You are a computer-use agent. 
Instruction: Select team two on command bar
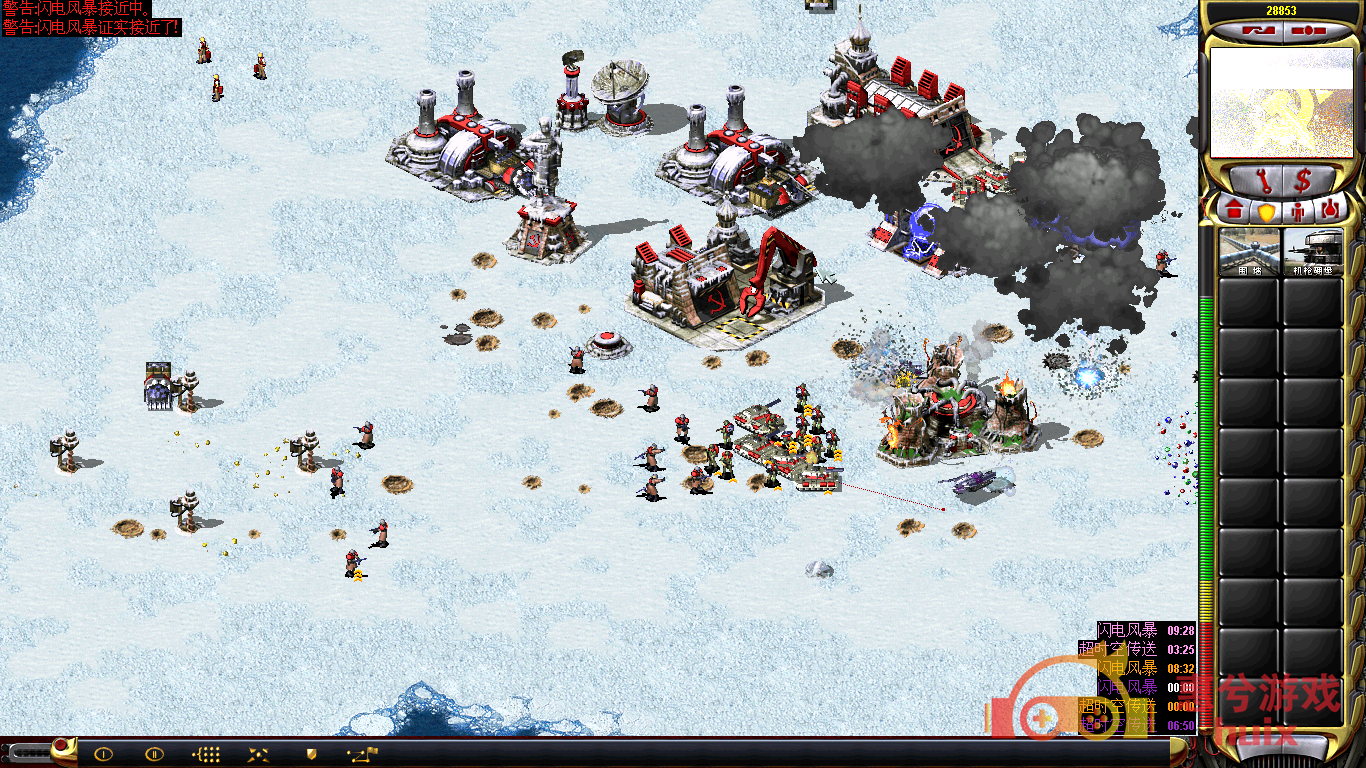(x=154, y=754)
